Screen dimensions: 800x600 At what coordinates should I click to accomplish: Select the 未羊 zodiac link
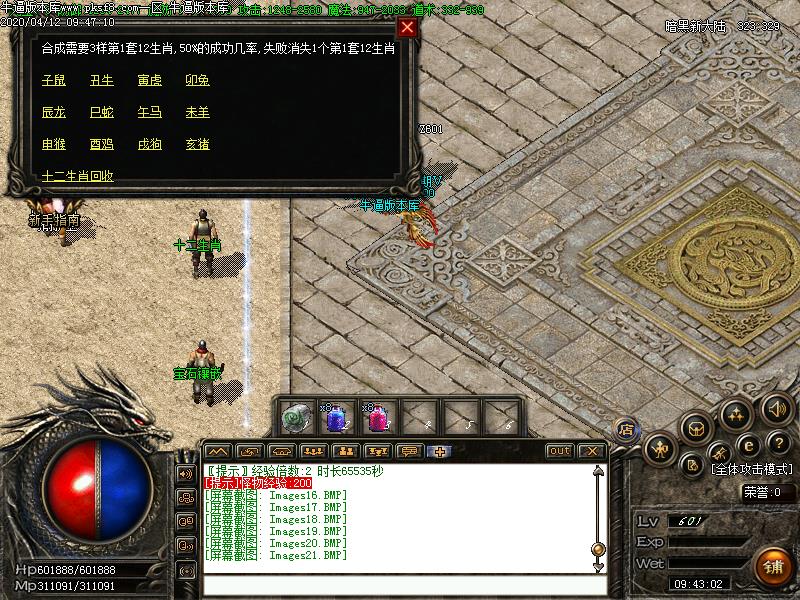(x=197, y=112)
